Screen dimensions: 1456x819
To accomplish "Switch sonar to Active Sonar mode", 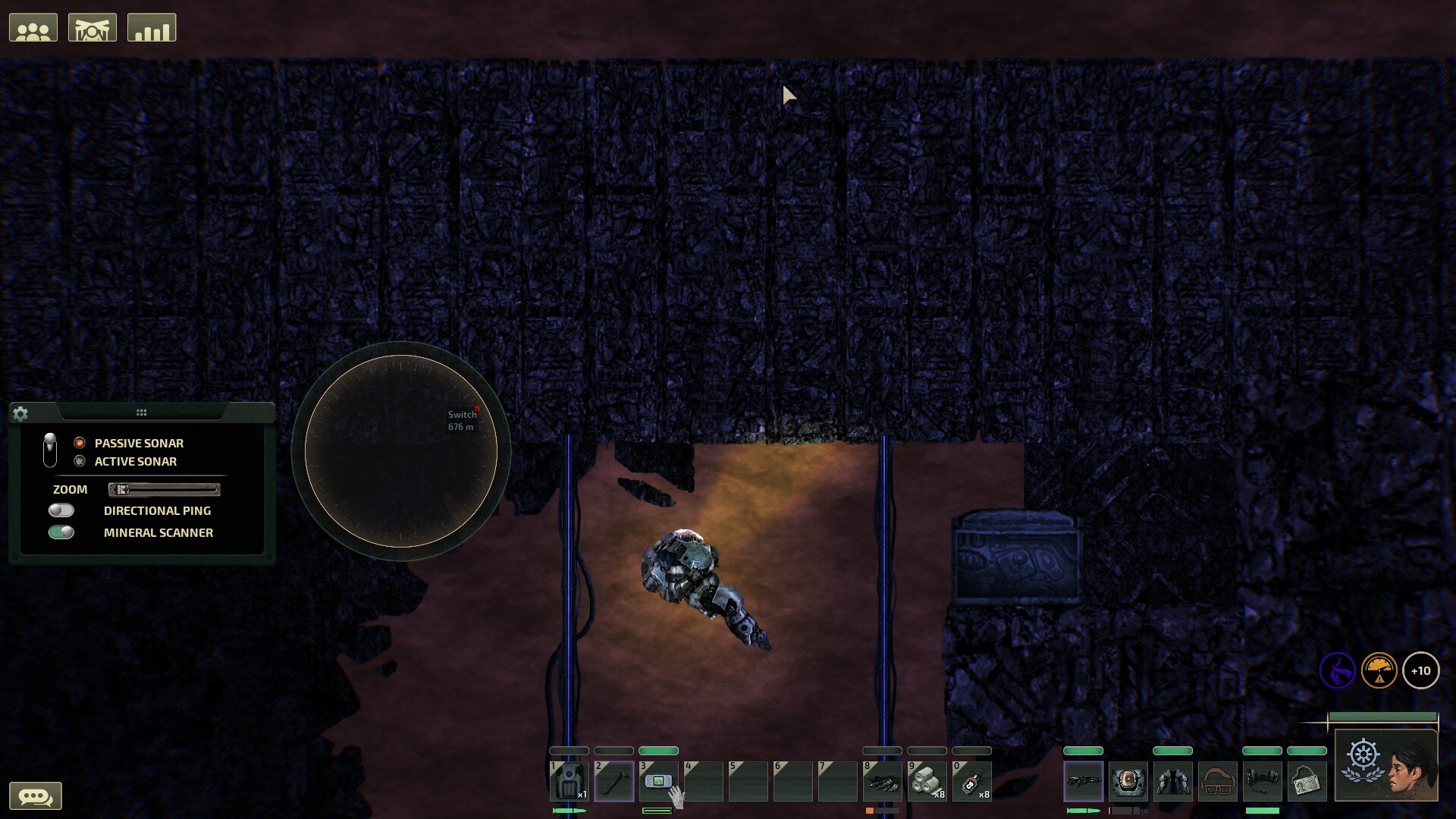I will pyautogui.click(x=79, y=461).
